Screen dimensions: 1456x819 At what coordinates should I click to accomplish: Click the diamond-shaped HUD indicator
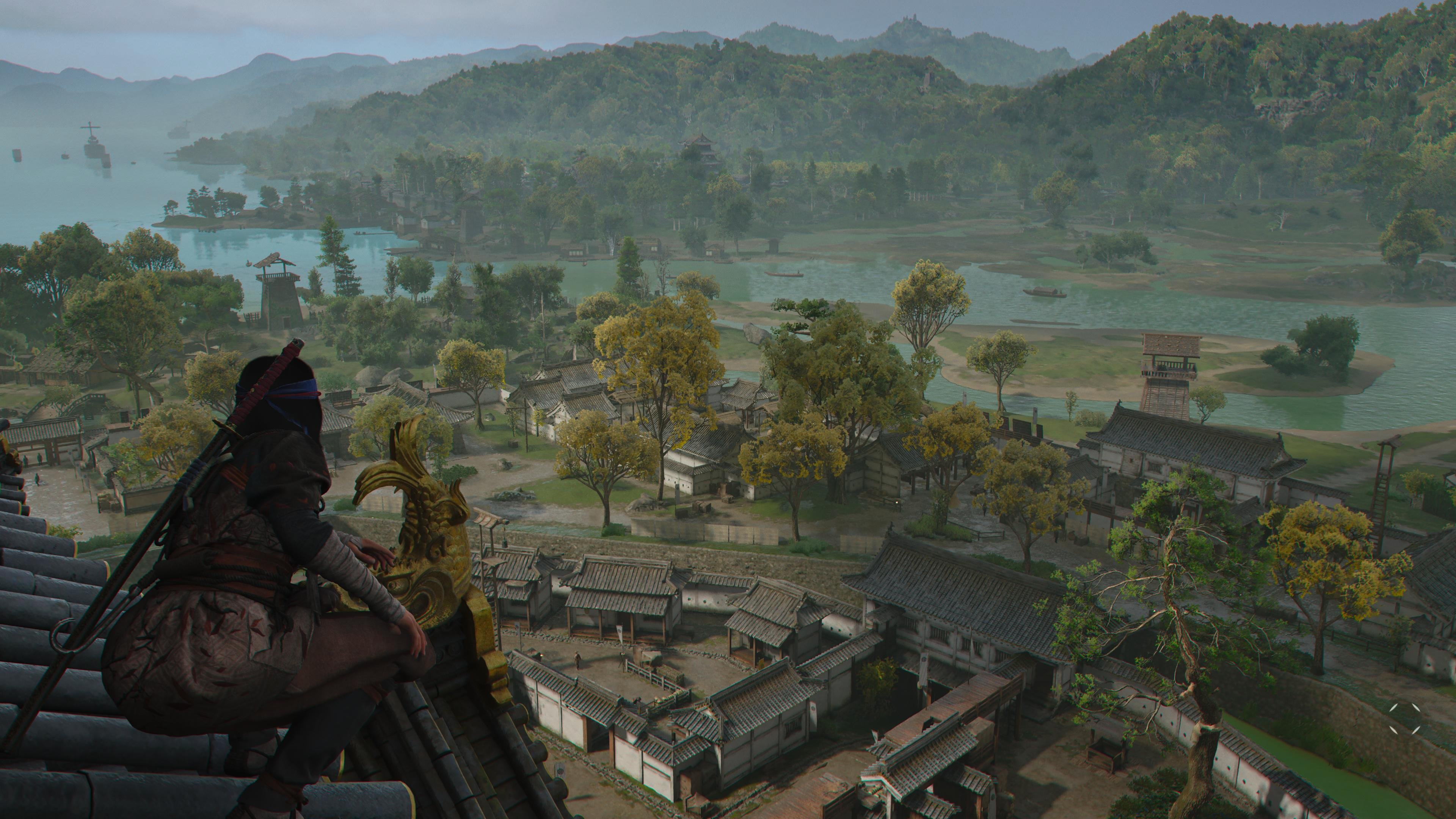[1405, 719]
